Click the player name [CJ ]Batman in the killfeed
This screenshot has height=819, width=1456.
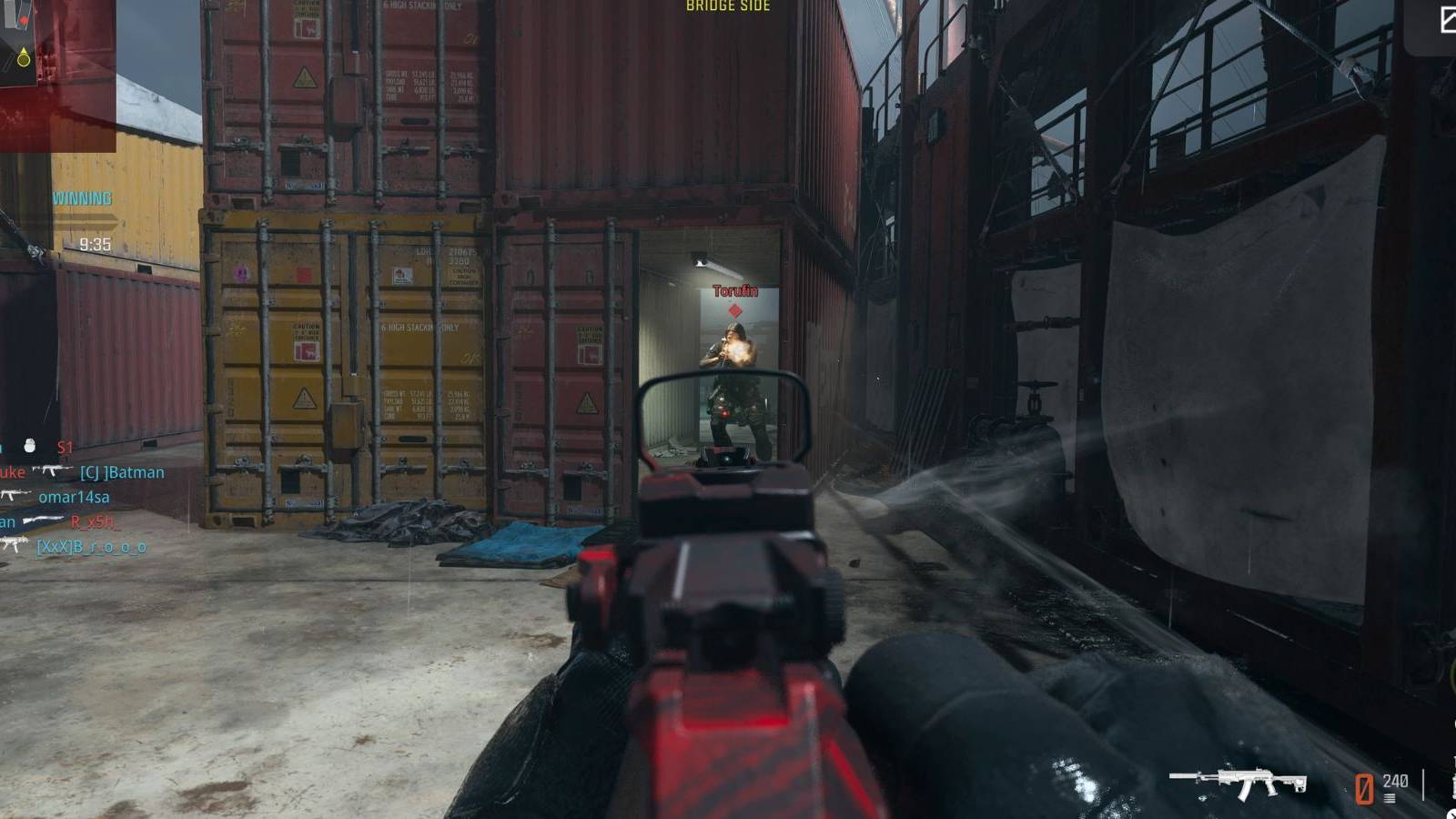tap(120, 472)
